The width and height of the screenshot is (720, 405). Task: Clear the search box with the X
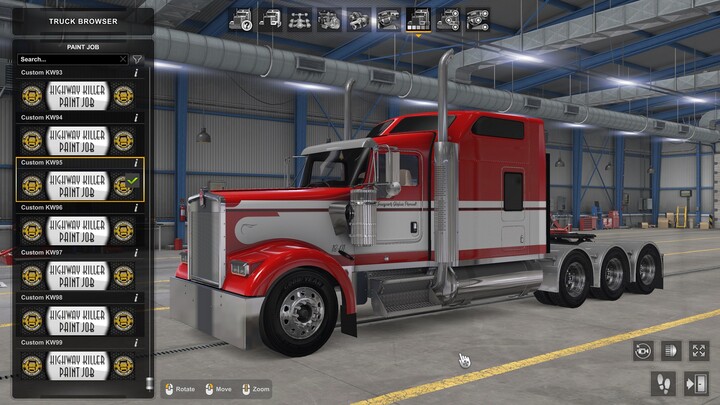coord(123,60)
